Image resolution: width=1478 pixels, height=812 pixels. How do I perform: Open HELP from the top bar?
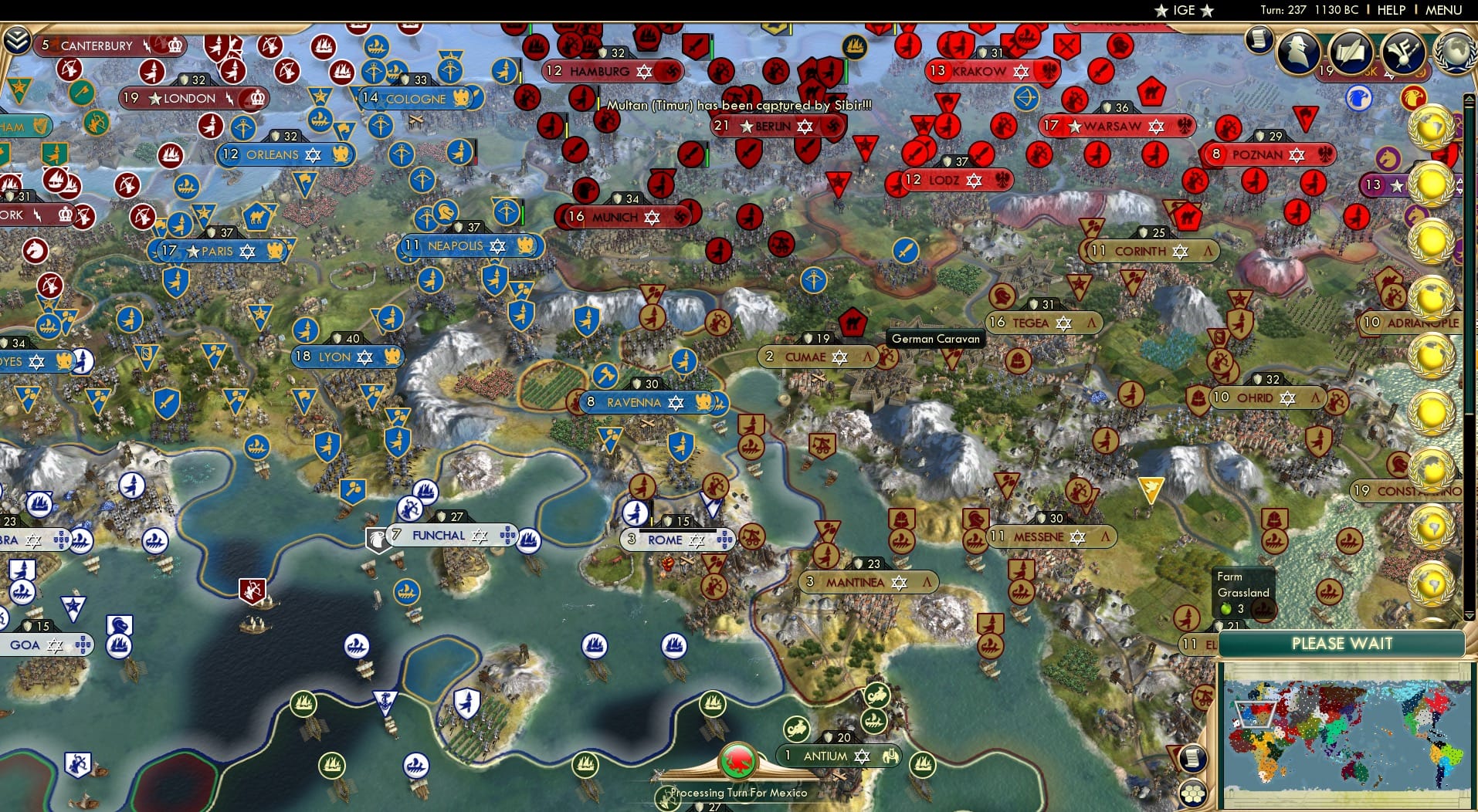[x=1390, y=11]
